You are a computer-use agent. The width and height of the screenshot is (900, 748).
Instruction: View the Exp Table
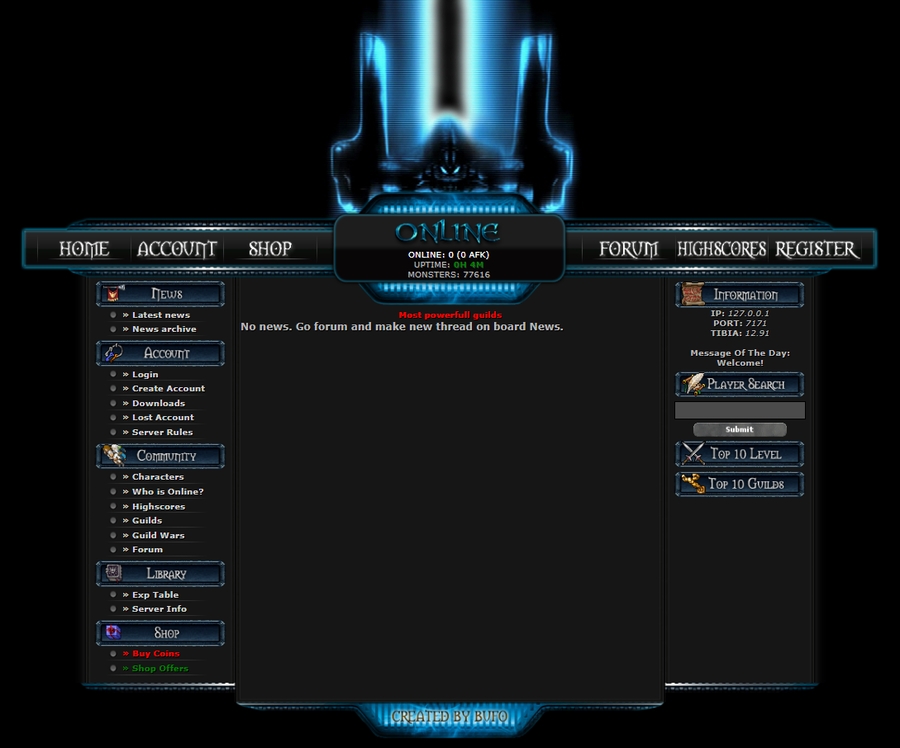(155, 594)
